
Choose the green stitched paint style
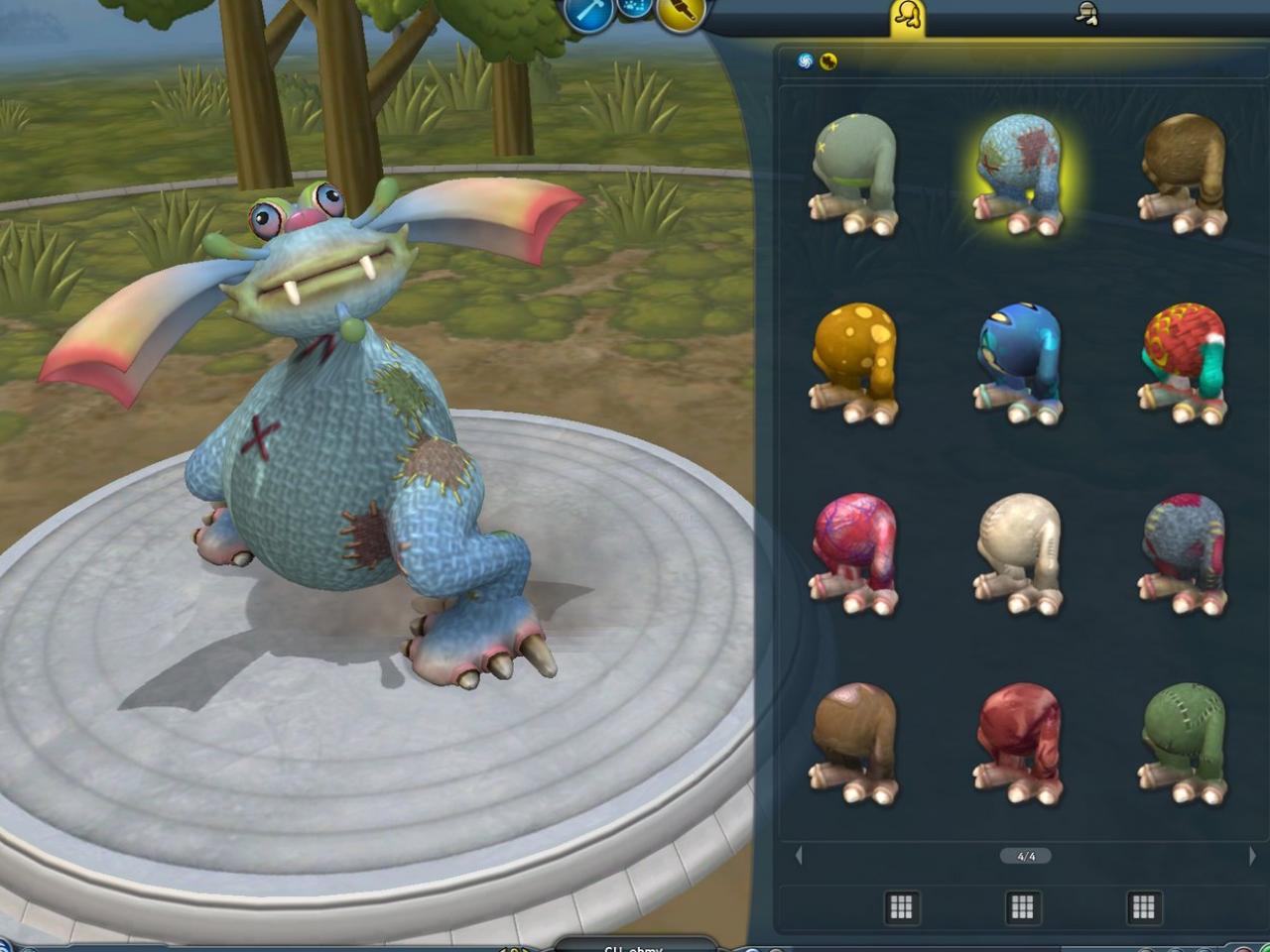(1183, 742)
